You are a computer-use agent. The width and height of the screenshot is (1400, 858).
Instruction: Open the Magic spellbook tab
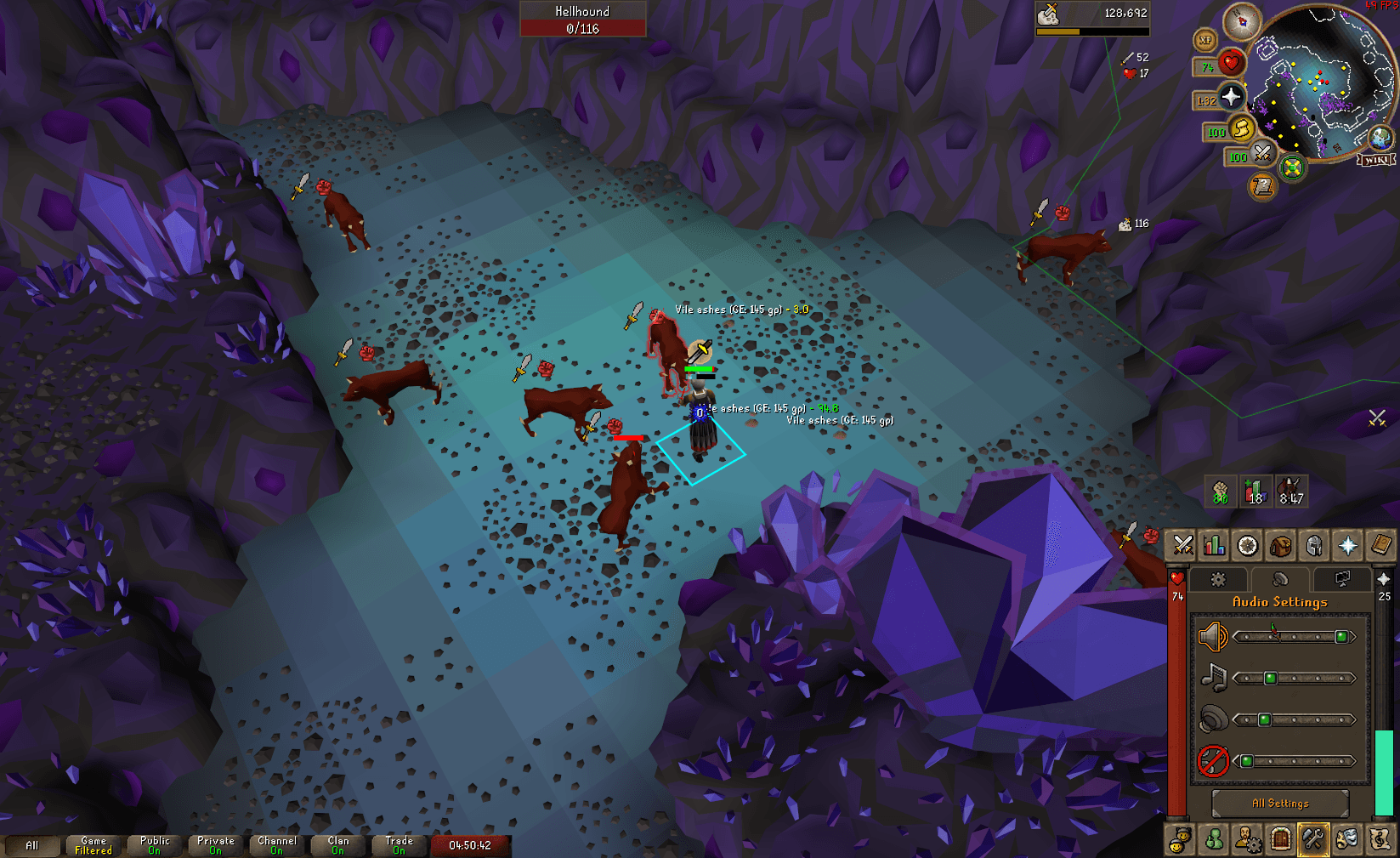point(1380,546)
